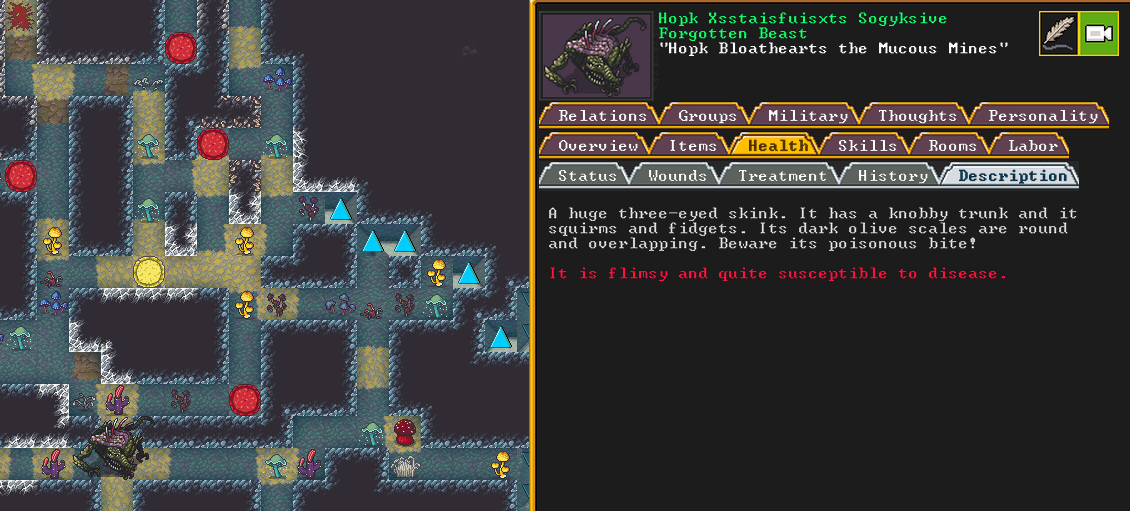The height and width of the screenshot is (511, 1130).
Task: Select the Health tab
Action: (x=777, y=146)
